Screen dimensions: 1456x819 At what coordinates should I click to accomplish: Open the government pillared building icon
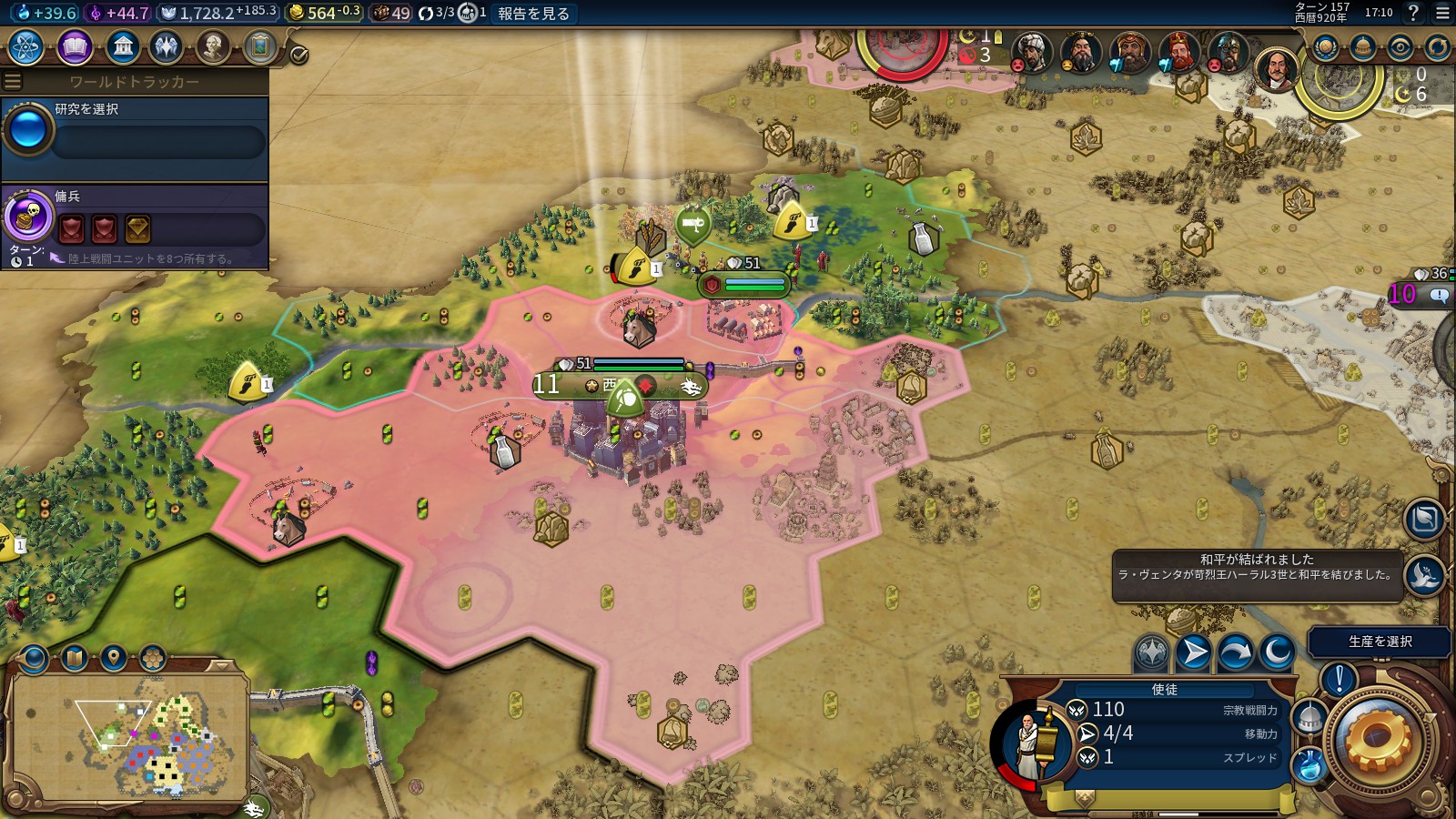click(x=122, y=46)
